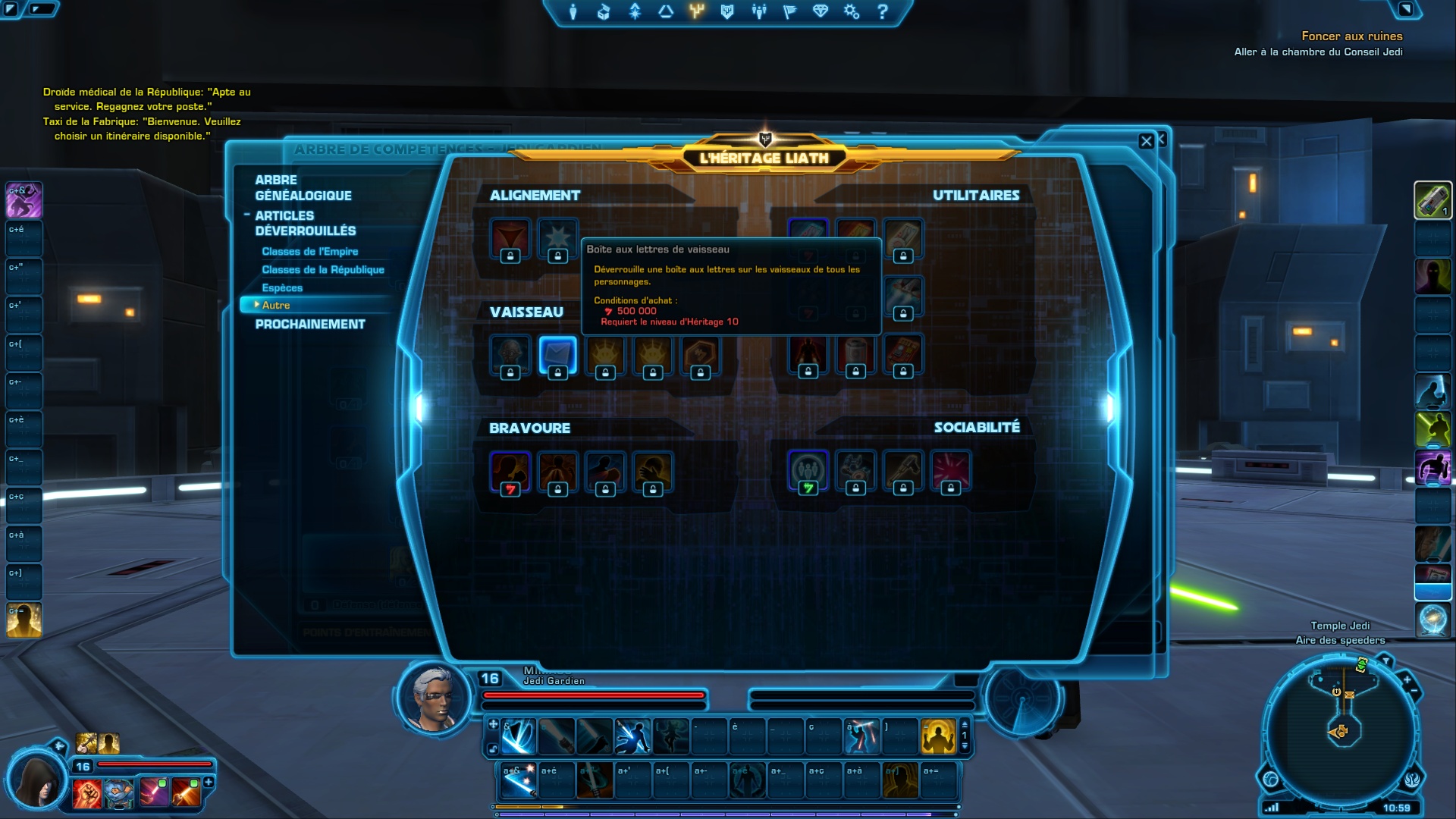1456x819 pixels.
Task: Collapse the Articles Déverrouillés section
Action: (247, 215)
